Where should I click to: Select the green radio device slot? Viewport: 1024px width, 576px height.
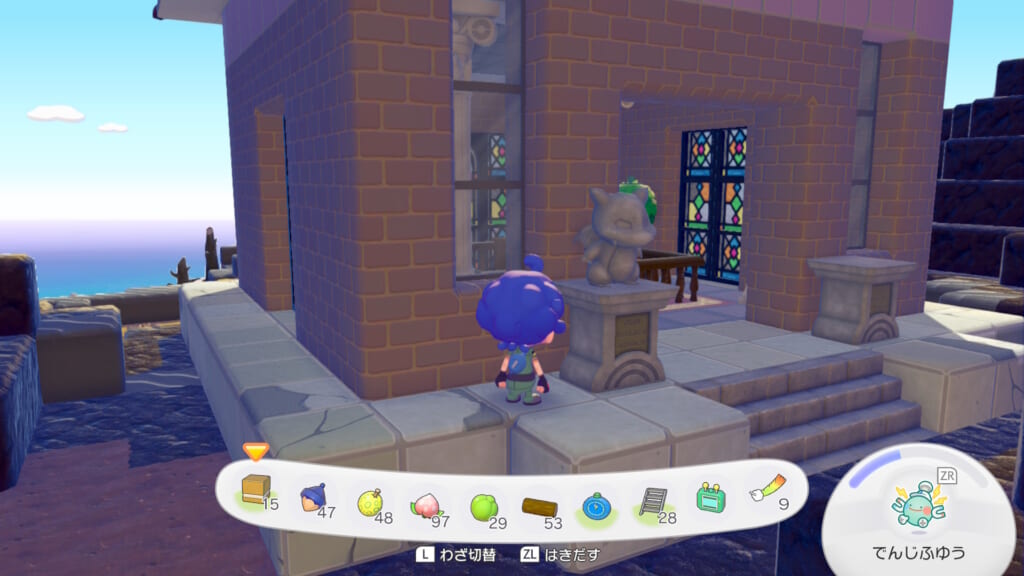click(710, 498)
